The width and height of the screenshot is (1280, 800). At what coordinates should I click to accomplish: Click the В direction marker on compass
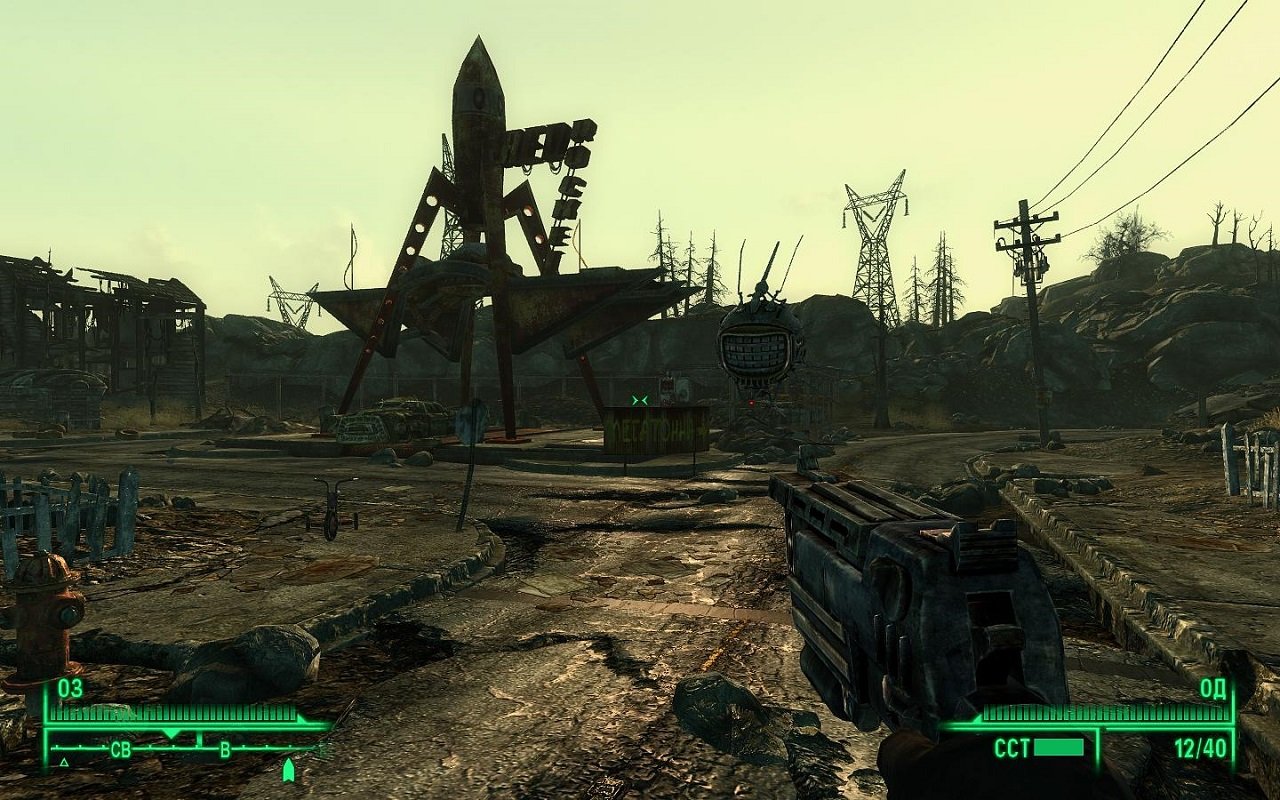tap(225, 748)
